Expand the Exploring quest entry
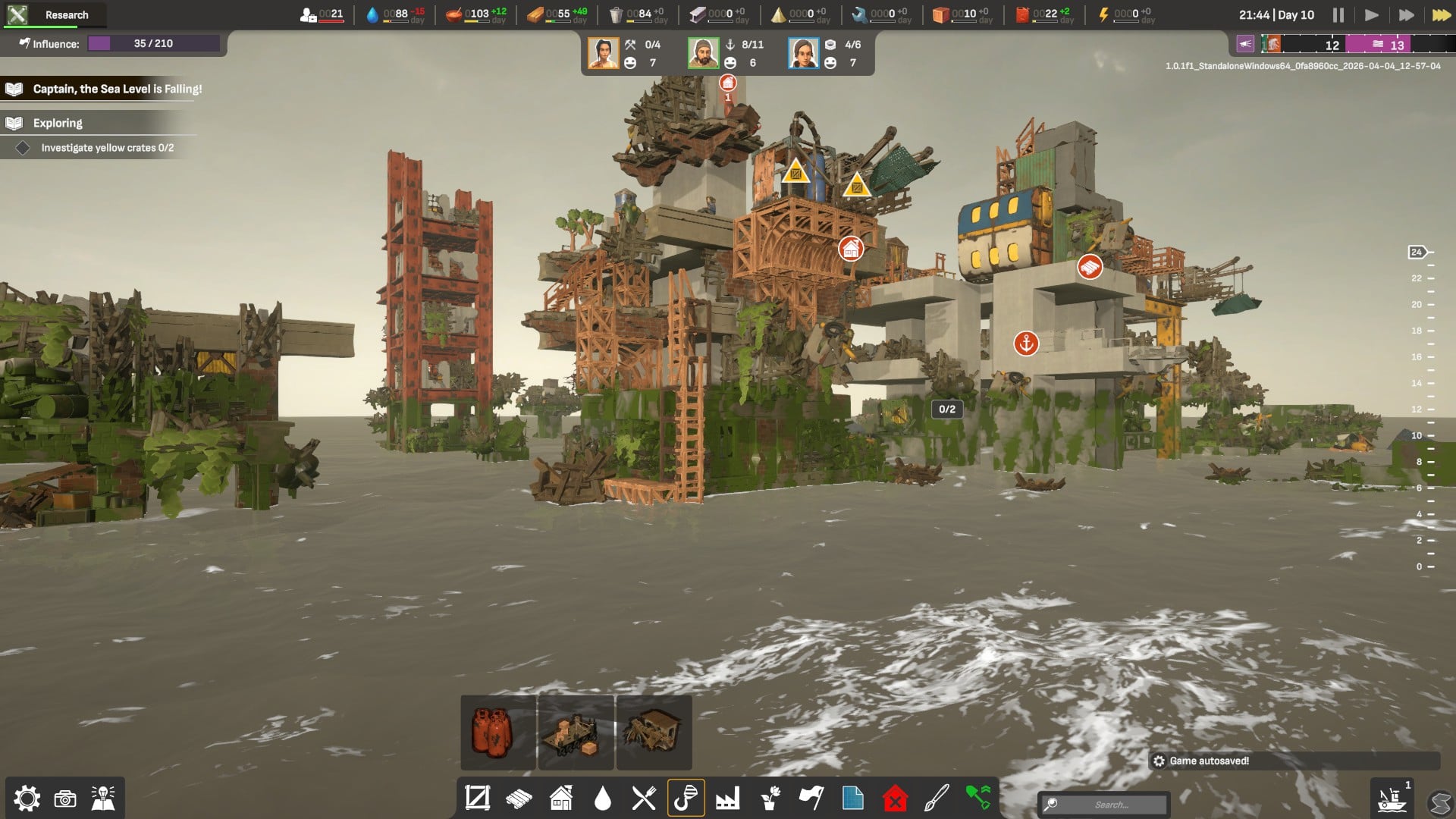This screenshot has height=819, width=1456. point(58,123)
